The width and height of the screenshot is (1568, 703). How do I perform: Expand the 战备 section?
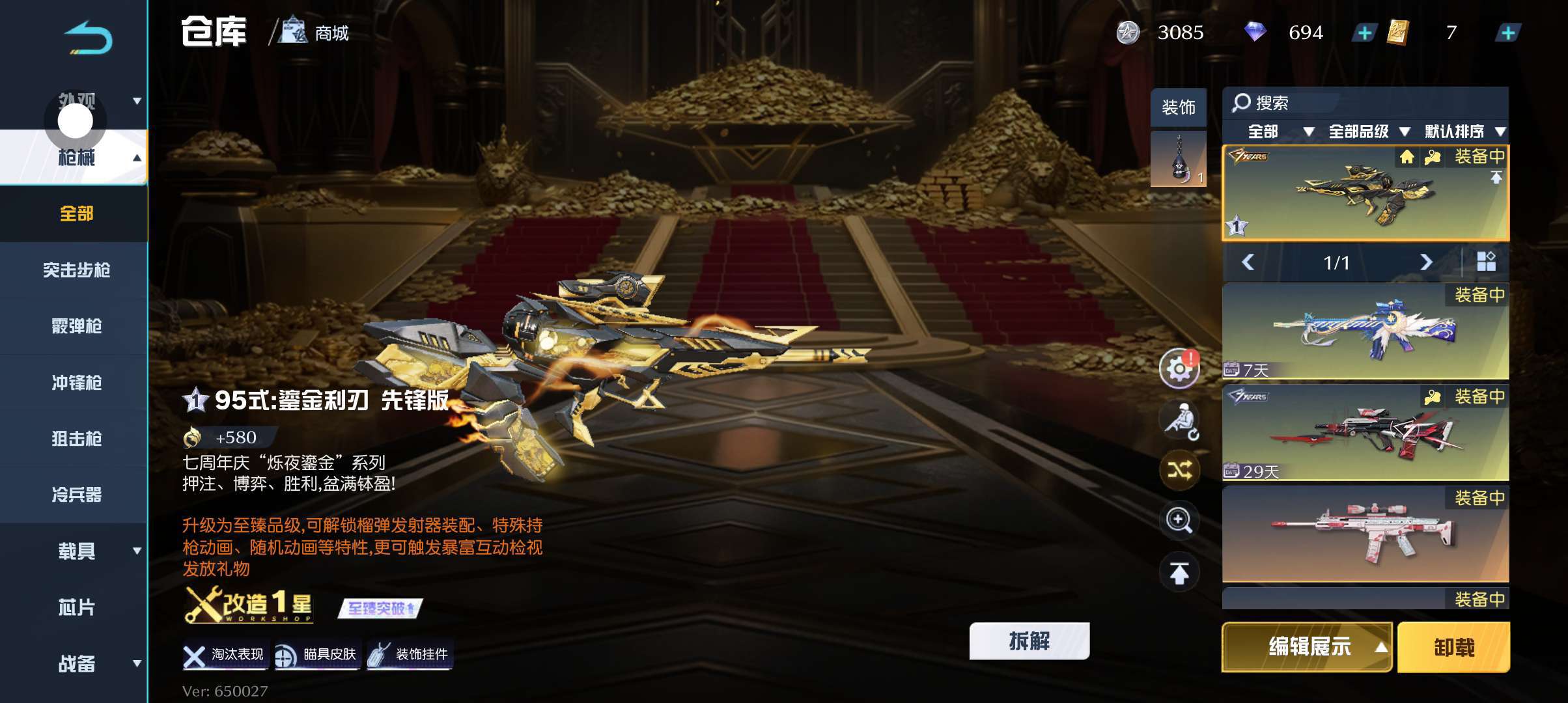(77, 663)
